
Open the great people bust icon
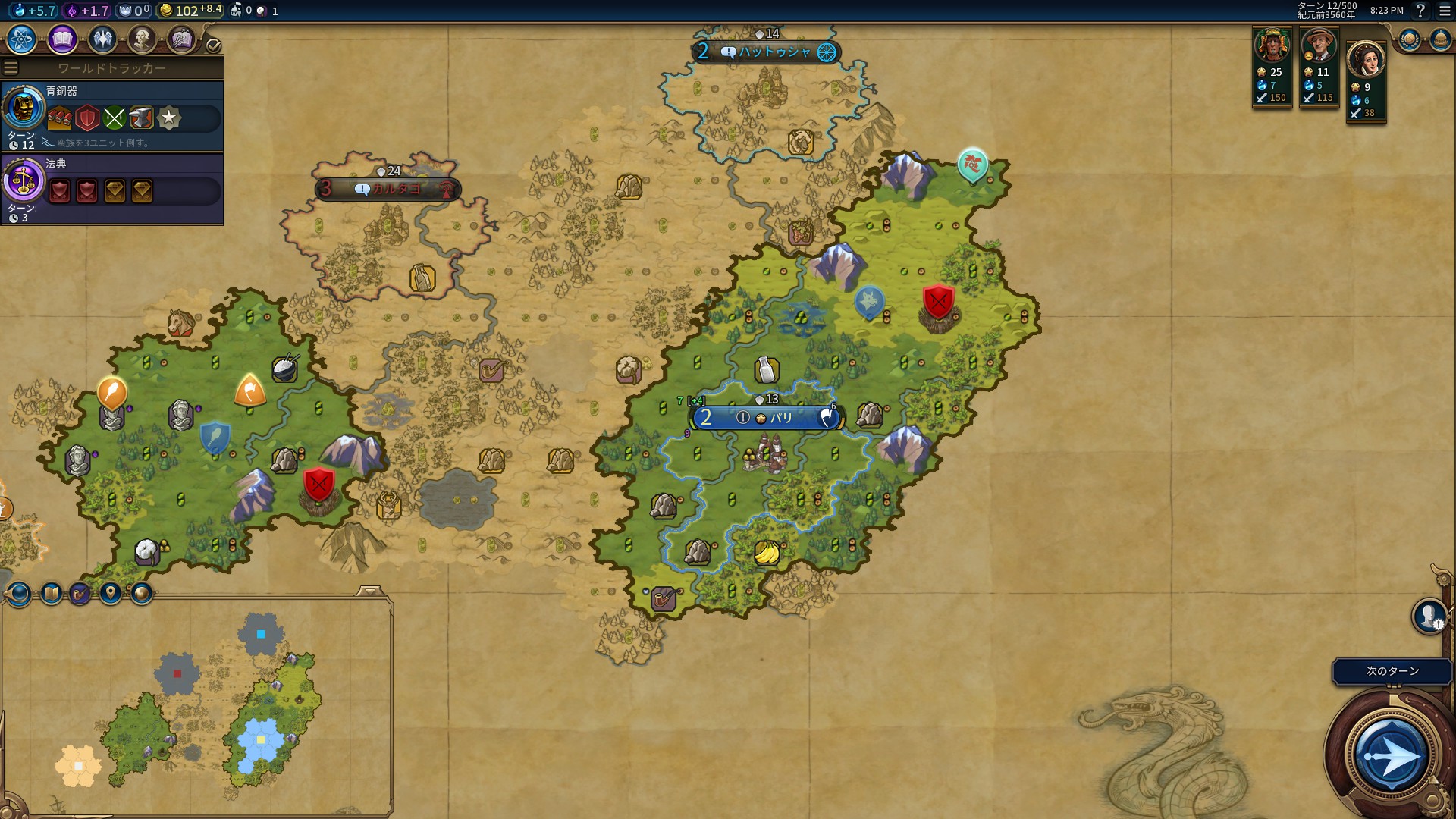142,39
